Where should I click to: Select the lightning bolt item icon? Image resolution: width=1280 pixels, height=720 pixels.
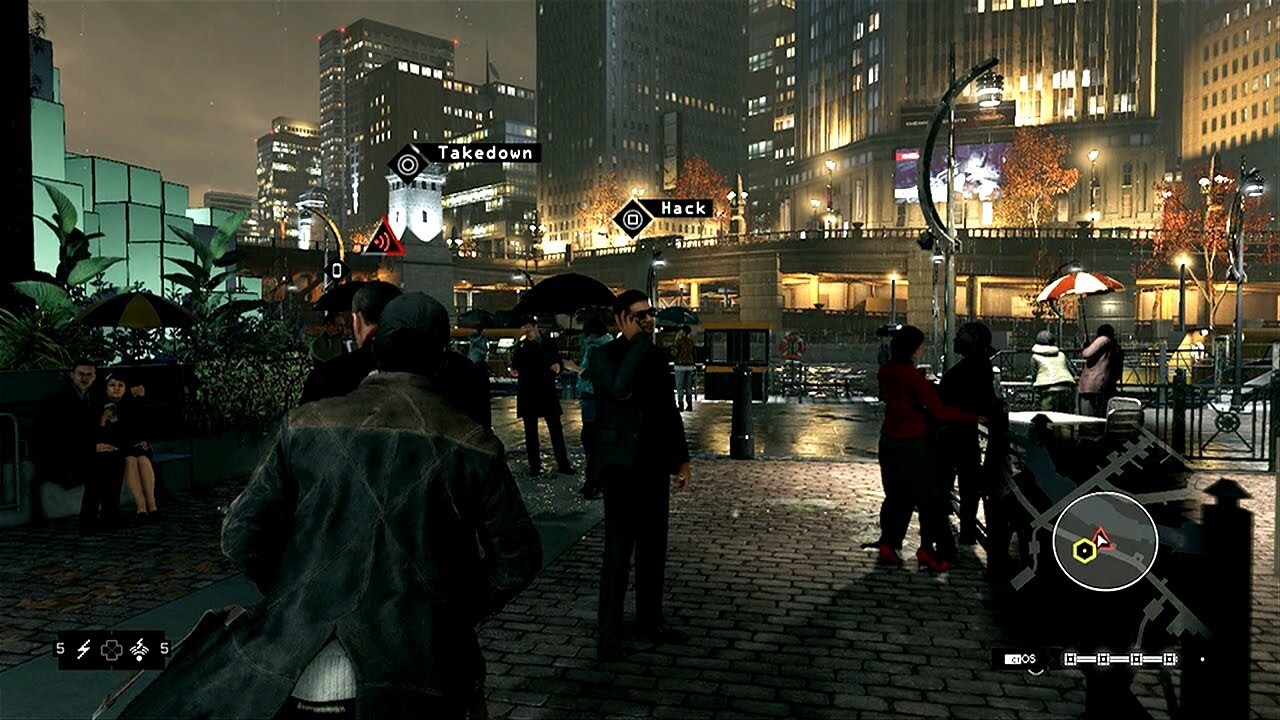click(x=84, y=649)
